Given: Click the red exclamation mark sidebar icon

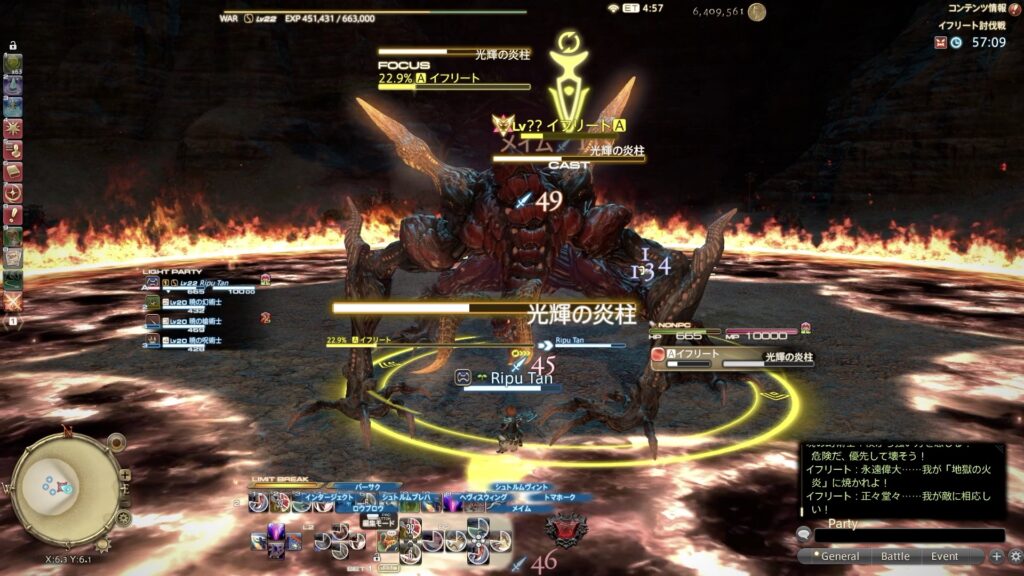Looking at the screenshot, I should 13,215.
